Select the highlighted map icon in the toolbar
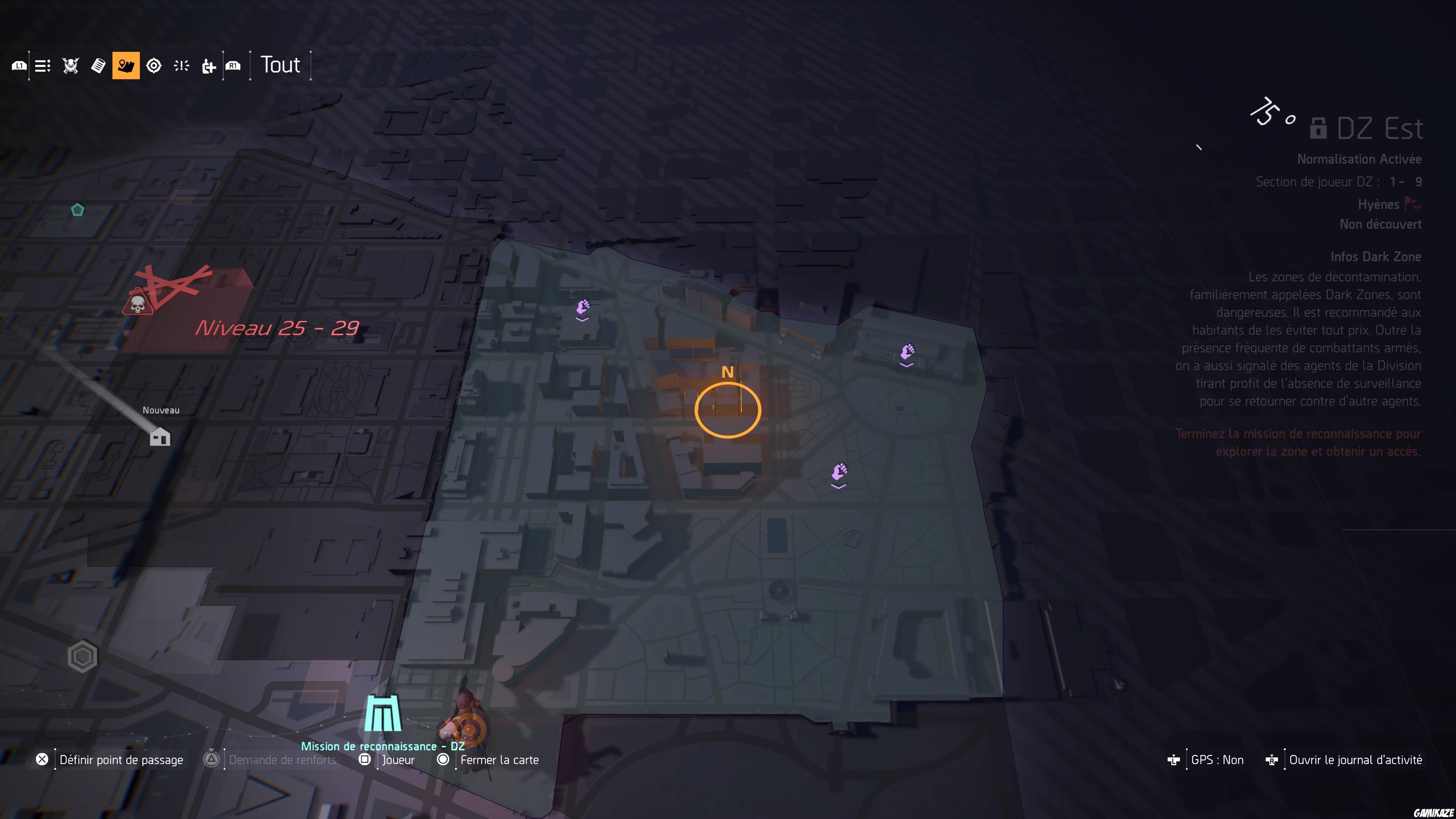Screen dimensions: 1456x819 click(x=126, y=65)
